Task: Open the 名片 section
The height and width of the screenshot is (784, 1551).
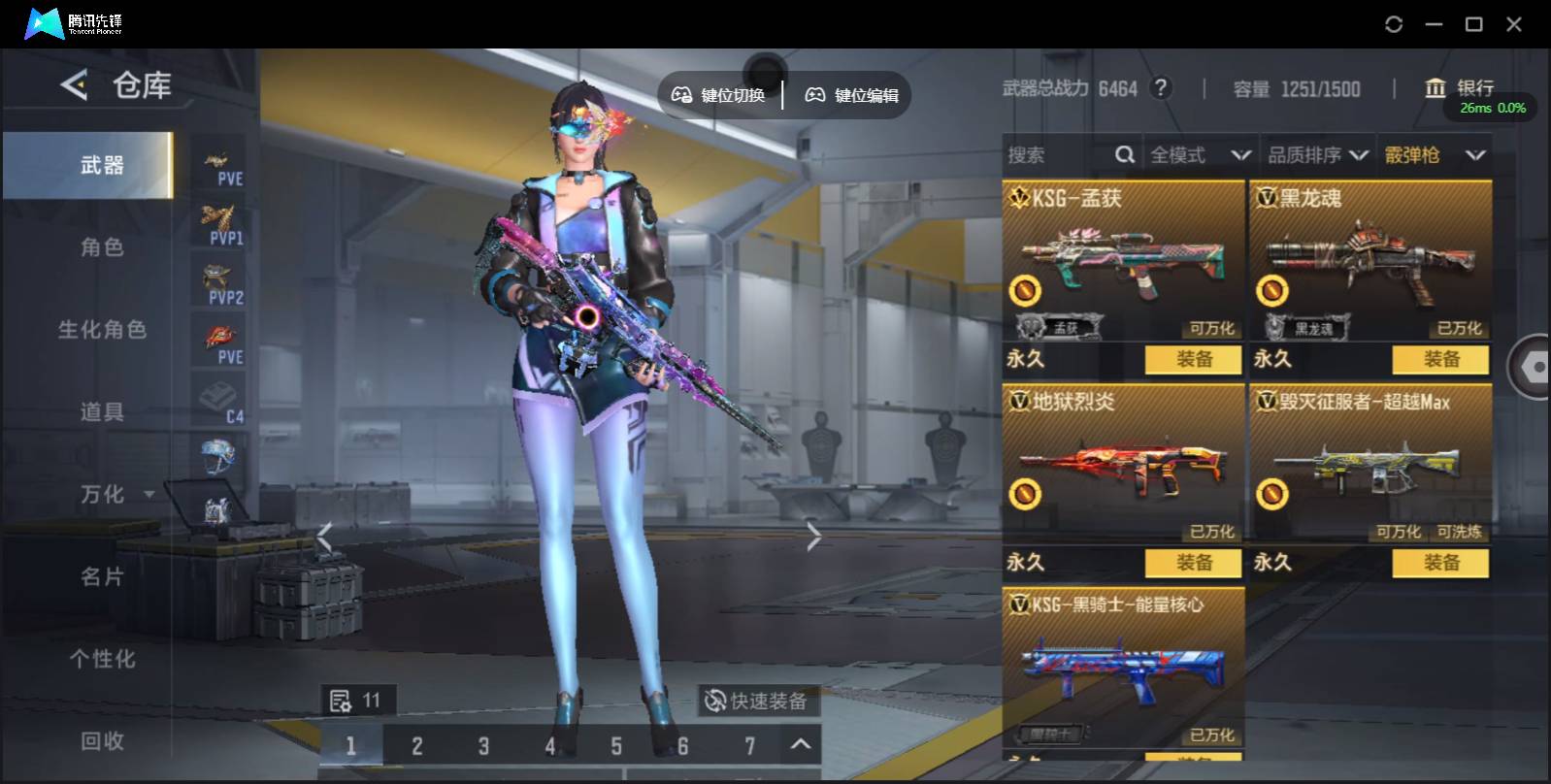Action: pos(102,577)
